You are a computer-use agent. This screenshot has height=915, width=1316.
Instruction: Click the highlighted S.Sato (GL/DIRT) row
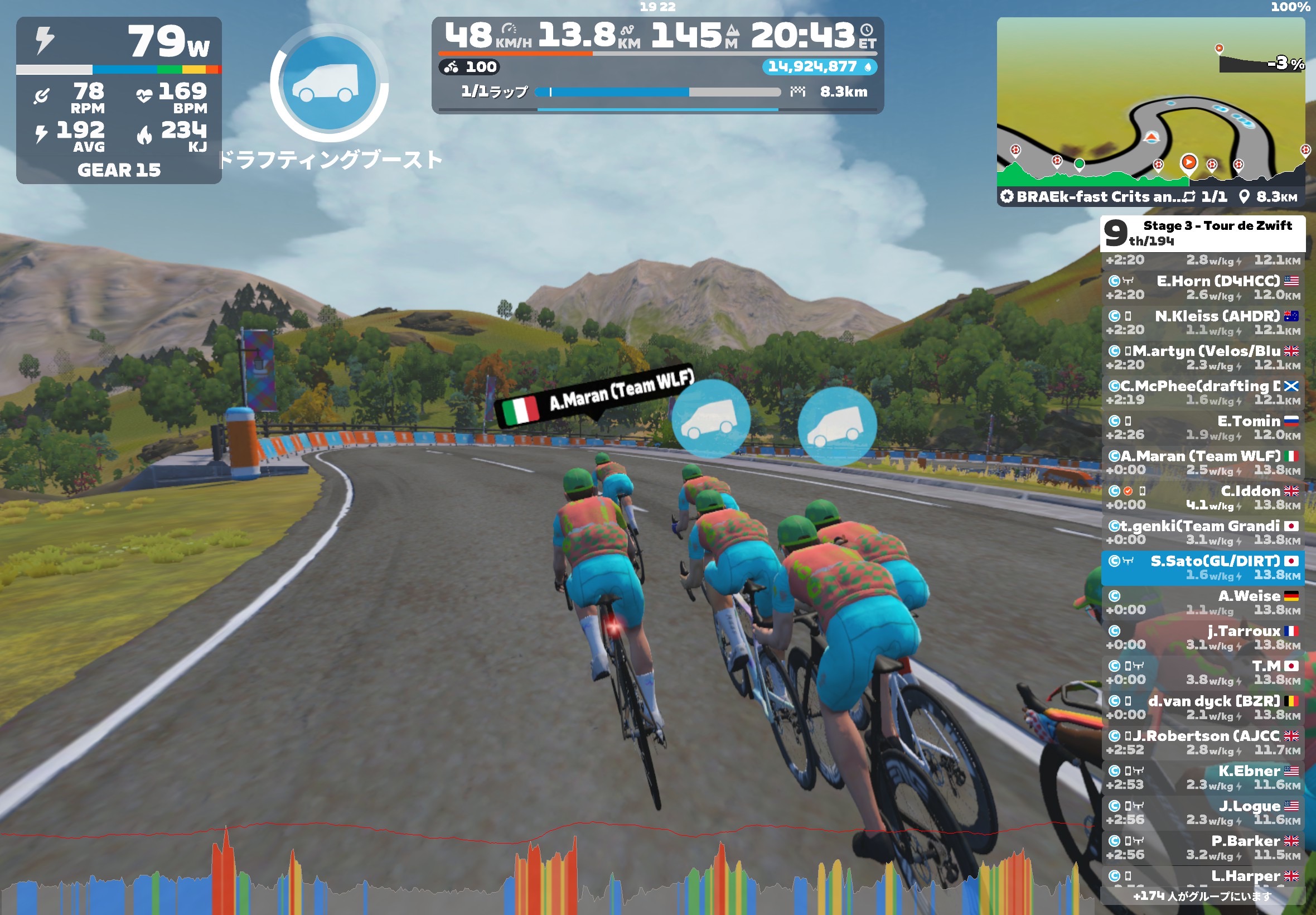[1202, 567]
